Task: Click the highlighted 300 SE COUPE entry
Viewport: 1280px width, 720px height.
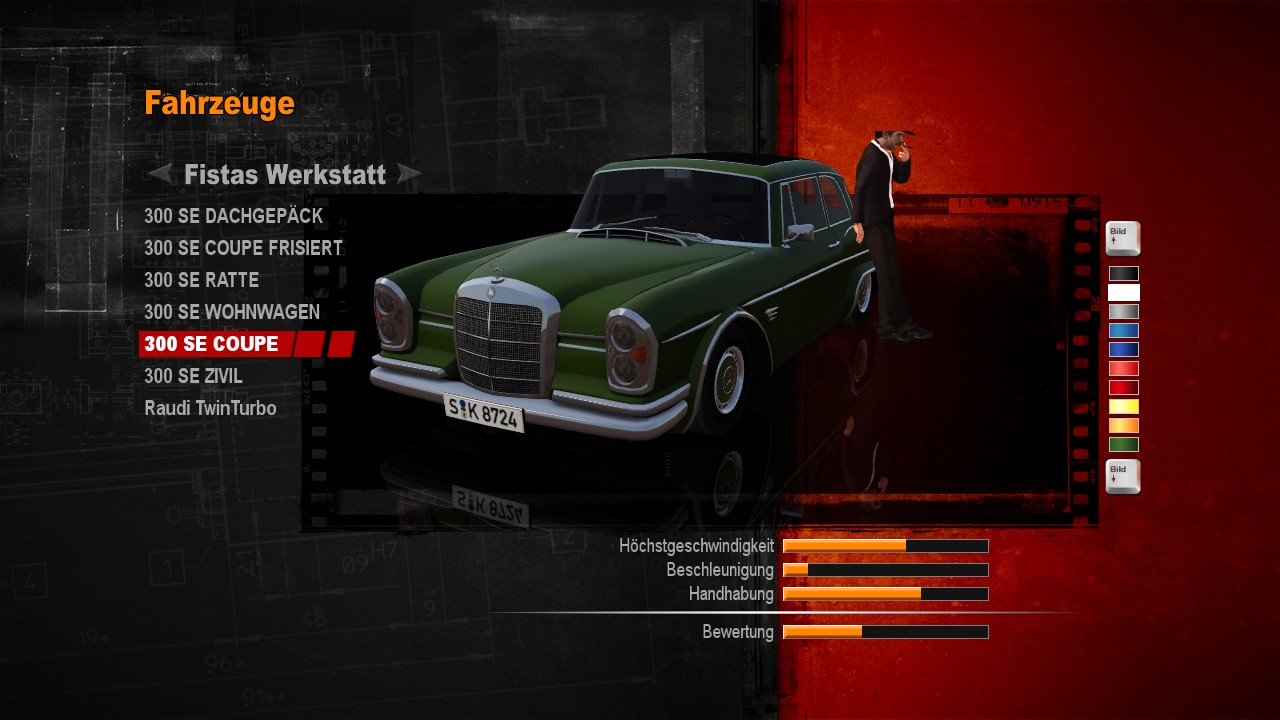Action: click(x=212, y=344)
